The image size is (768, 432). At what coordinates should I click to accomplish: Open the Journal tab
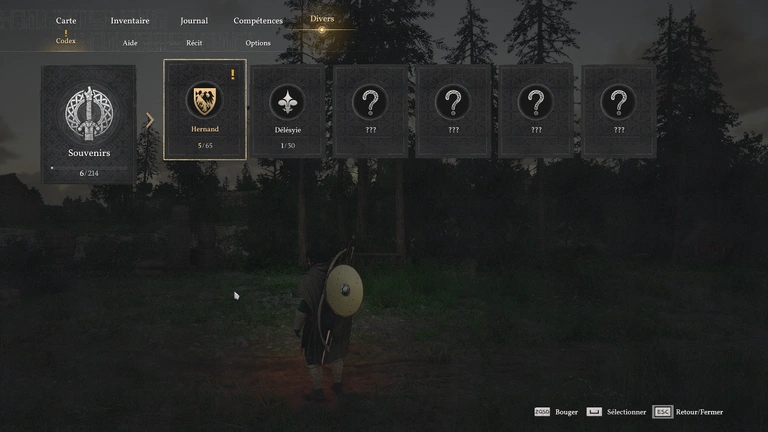pos(194,20)
